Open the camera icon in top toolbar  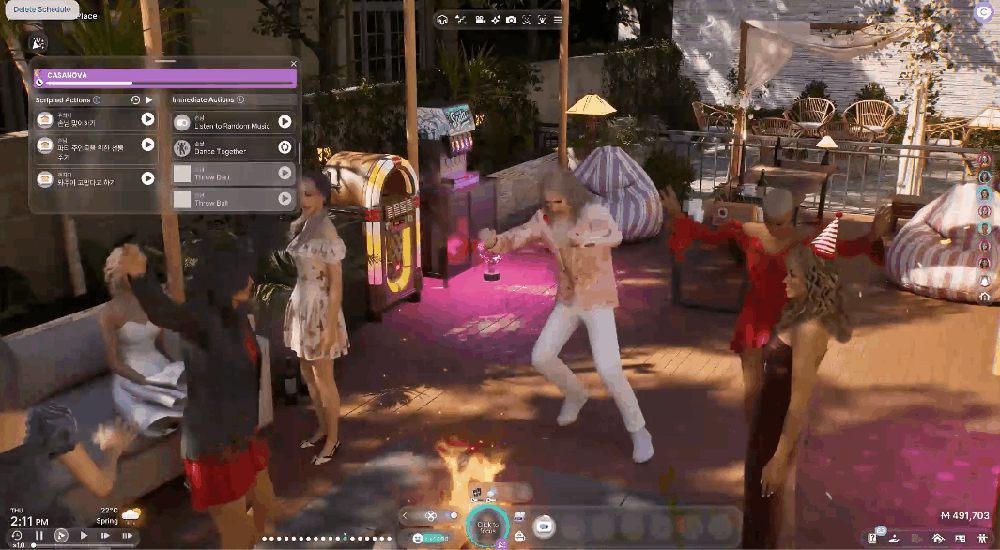511,19
